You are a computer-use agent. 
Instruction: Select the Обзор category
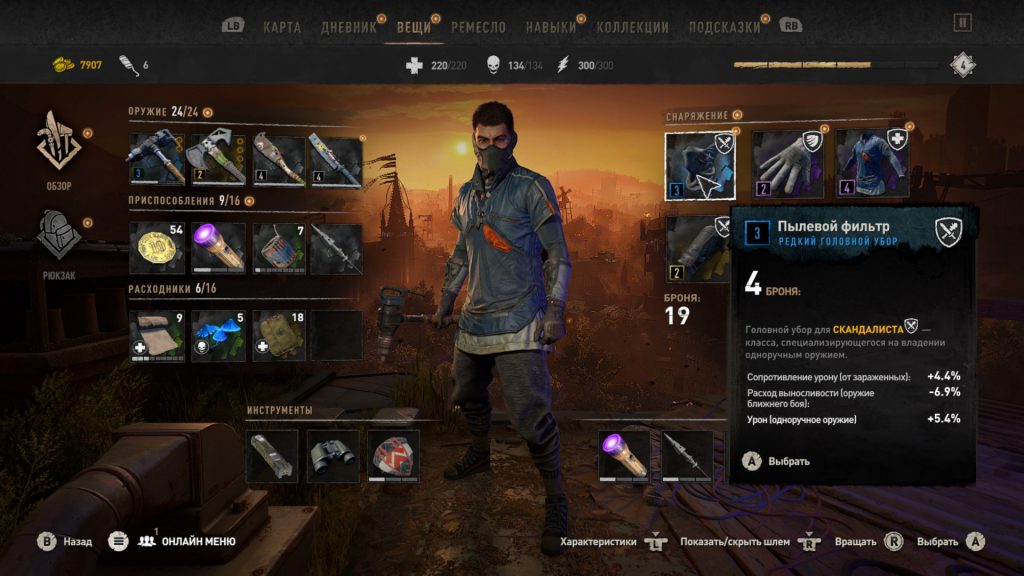click(58, 150)
